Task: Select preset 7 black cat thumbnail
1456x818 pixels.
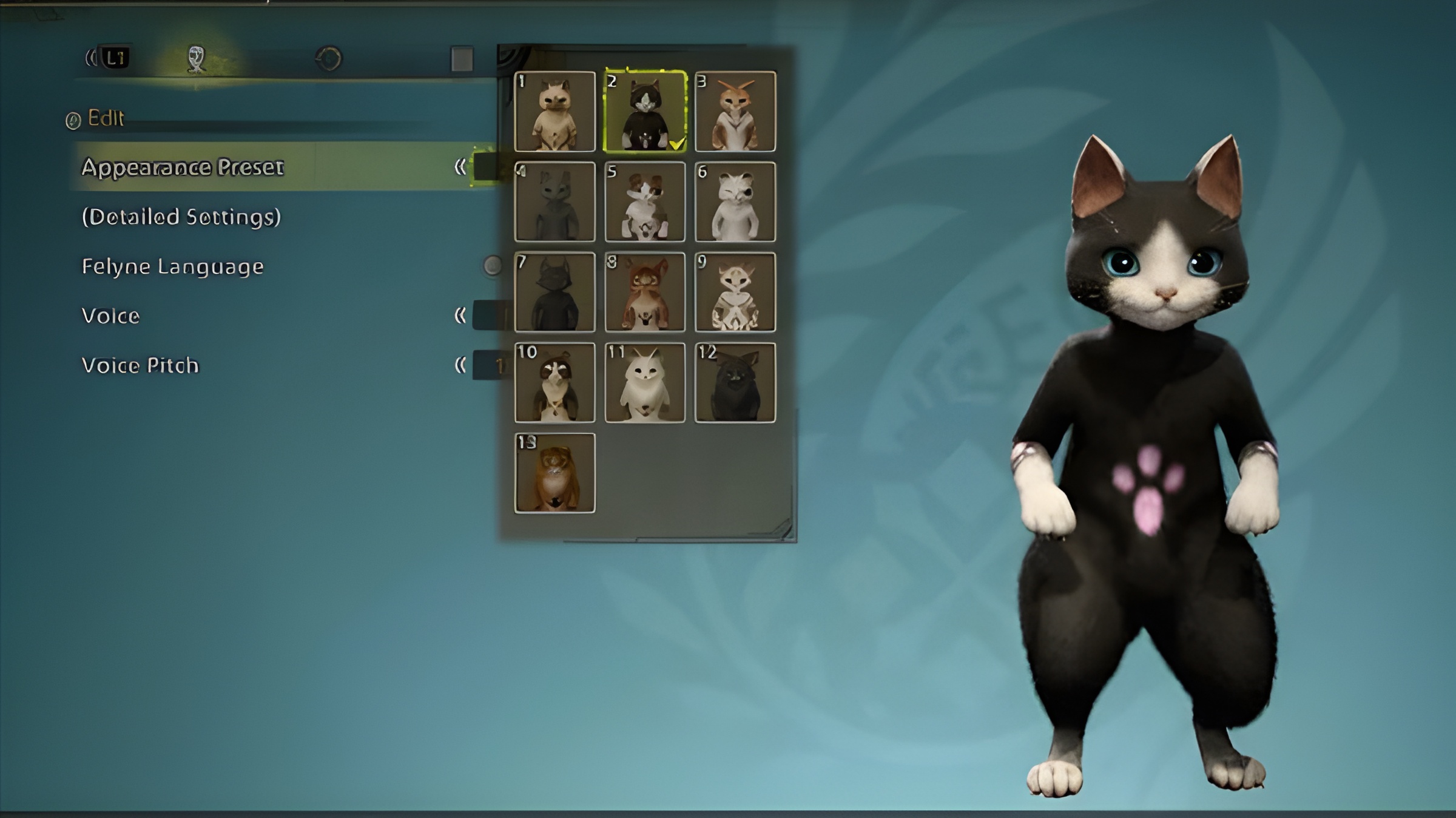Action: coord(554,292)
